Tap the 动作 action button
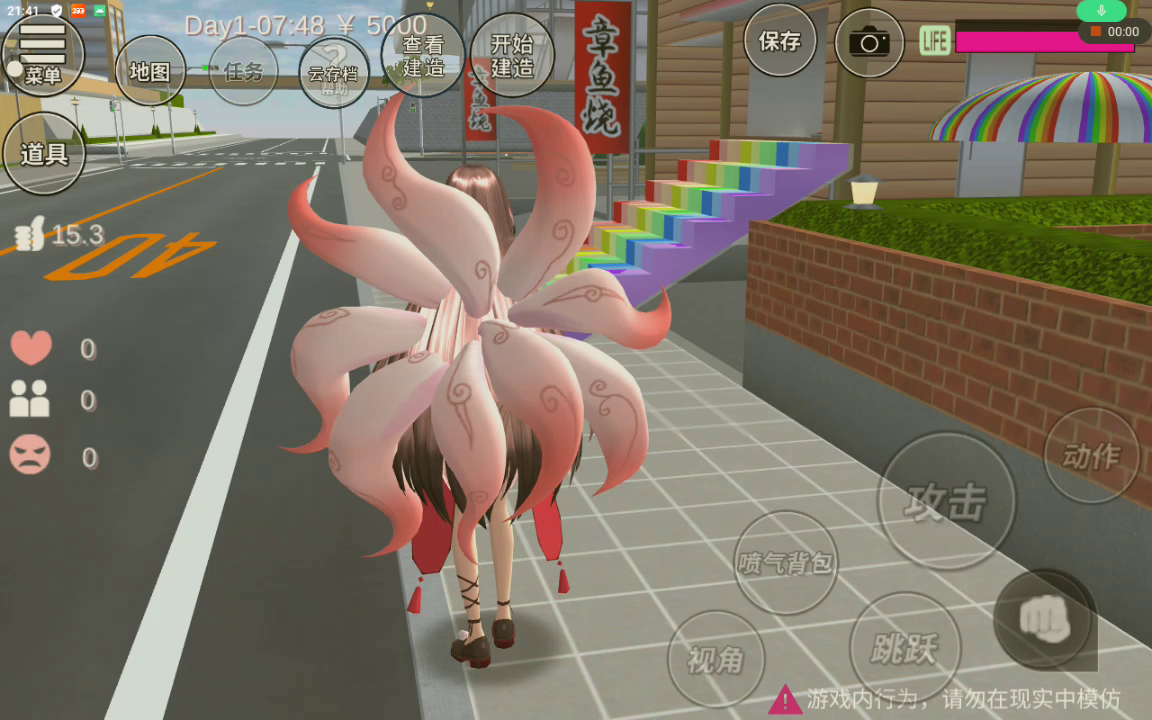This screenshot has width=1152, height=720. coord(1091,456)
